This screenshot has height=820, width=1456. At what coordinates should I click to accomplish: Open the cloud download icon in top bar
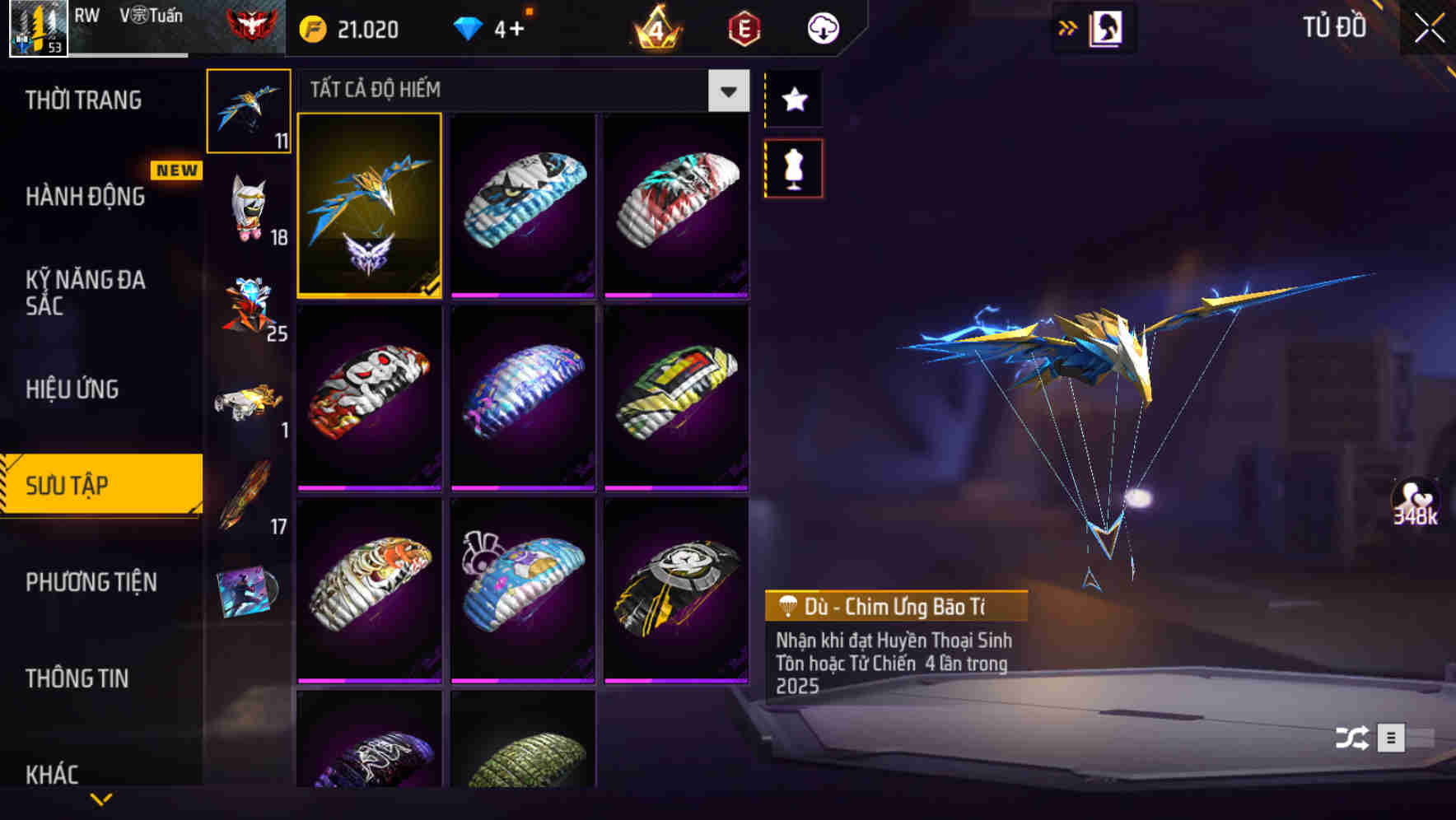point(824,27)
